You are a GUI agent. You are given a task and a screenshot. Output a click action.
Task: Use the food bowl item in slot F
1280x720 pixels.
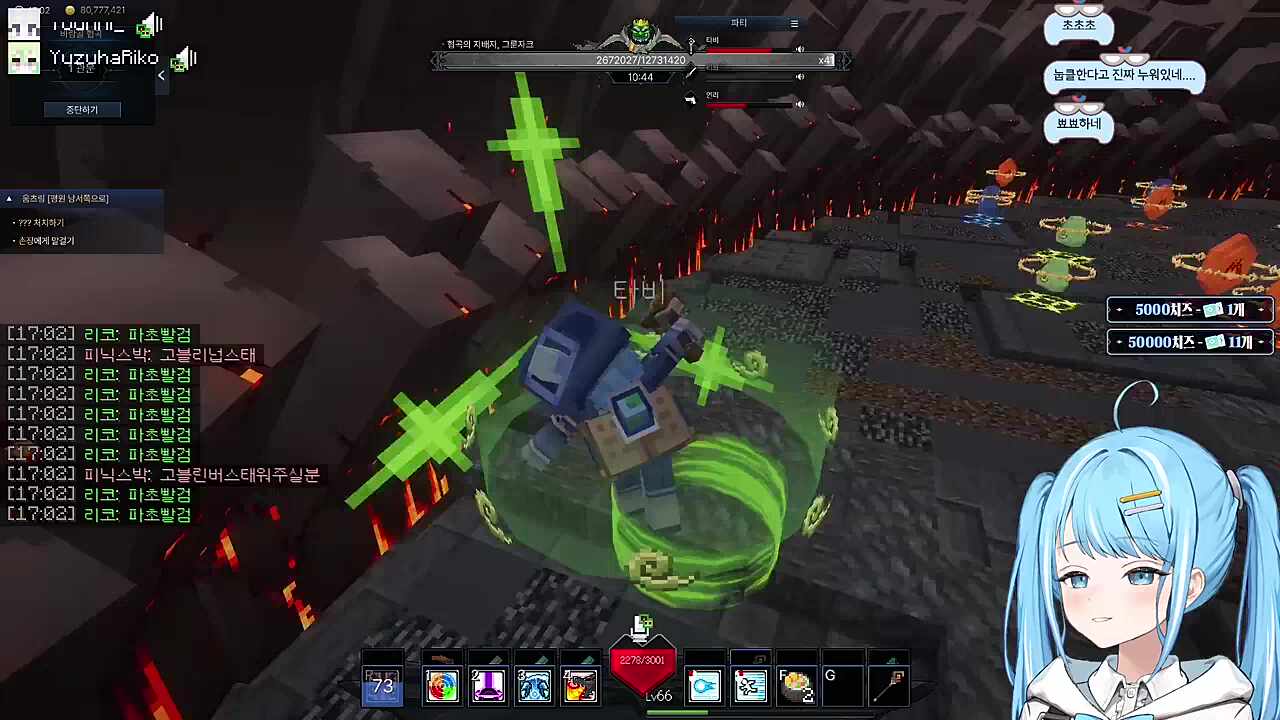796,686
